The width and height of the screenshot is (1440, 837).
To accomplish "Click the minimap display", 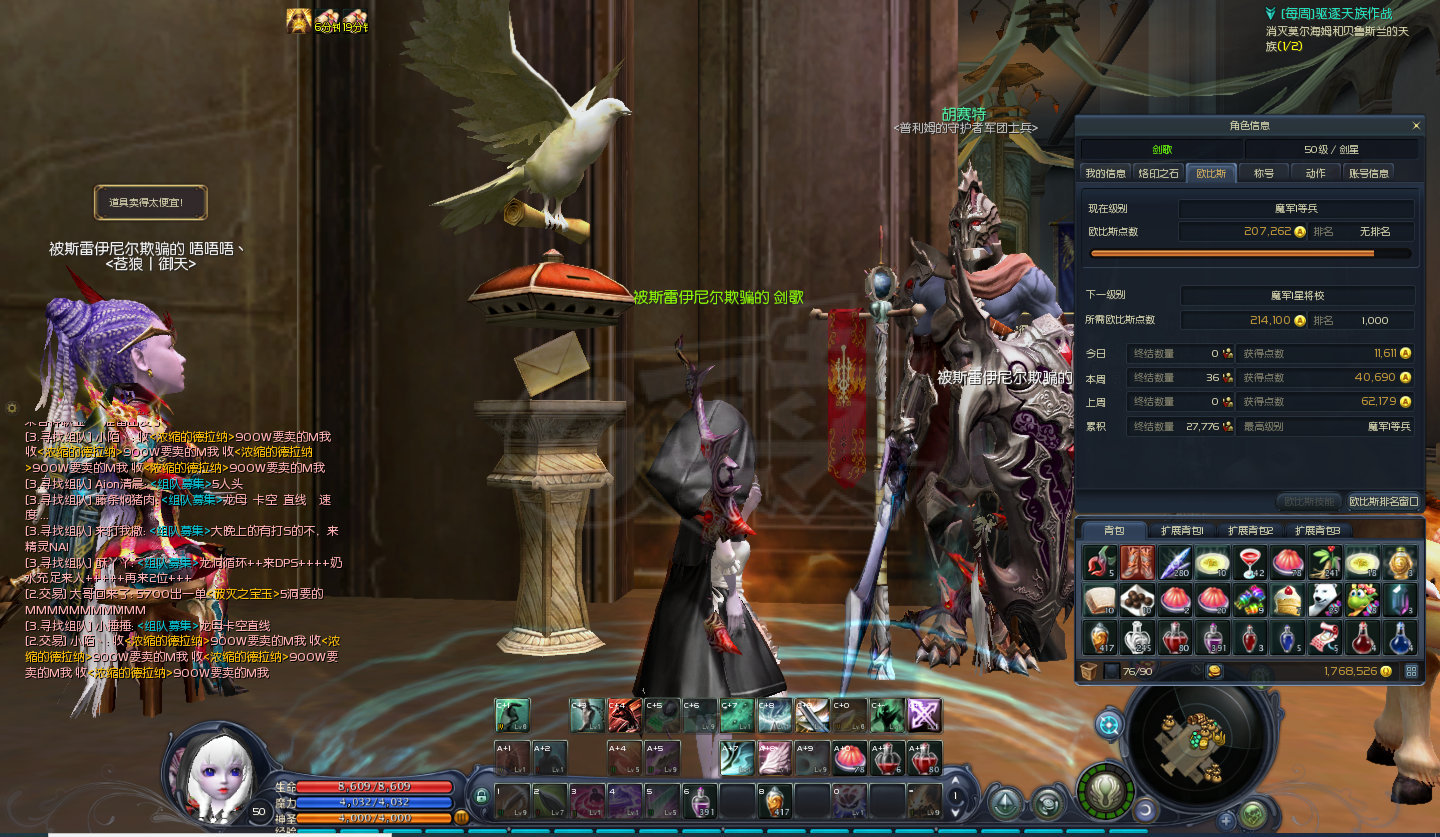I will (1190, 740).
